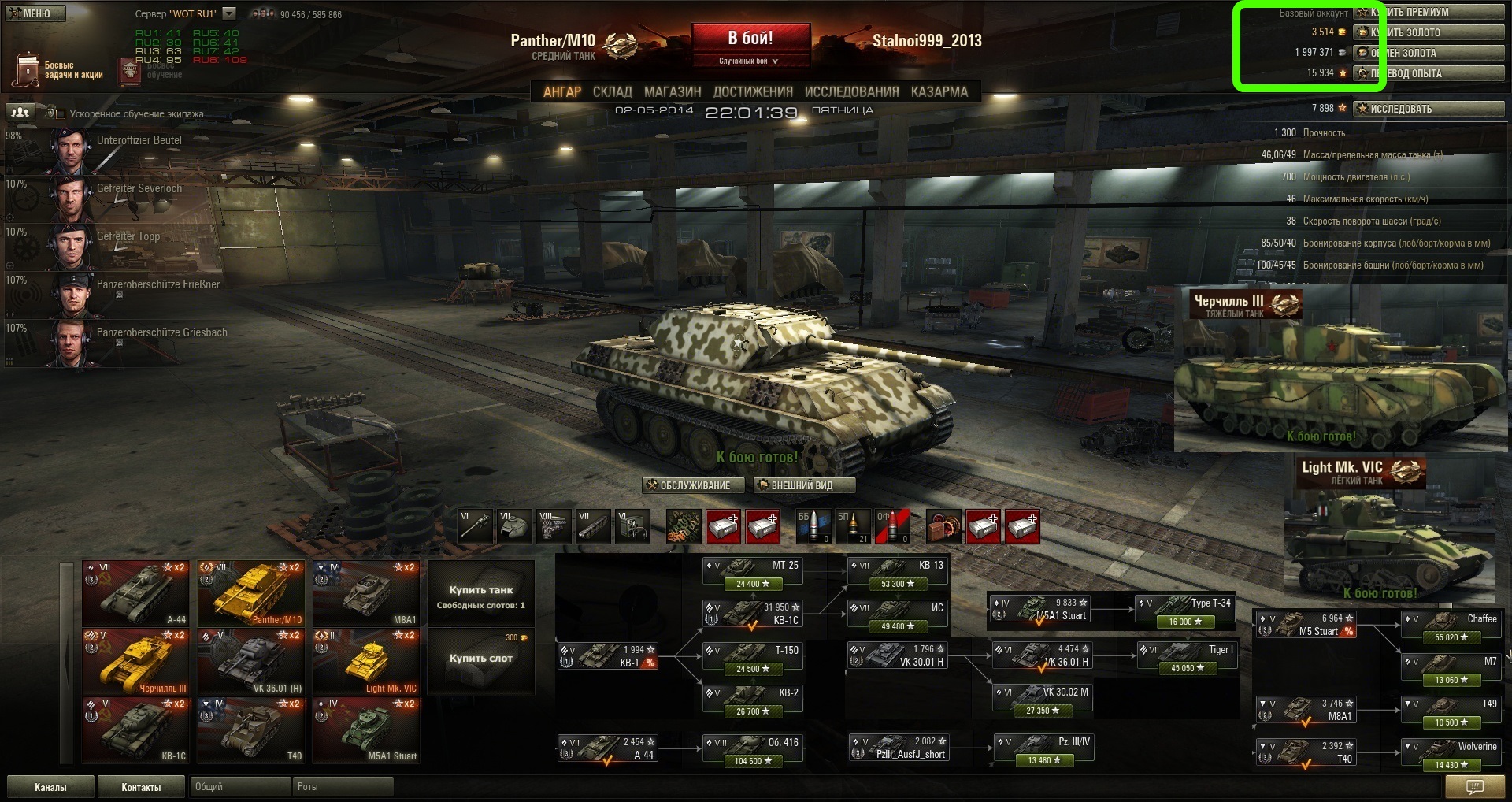Viewport: 1512px width, 802px height.
Task: Choose the VK 36.01 (H) tank slot
Action: [250, 662]
